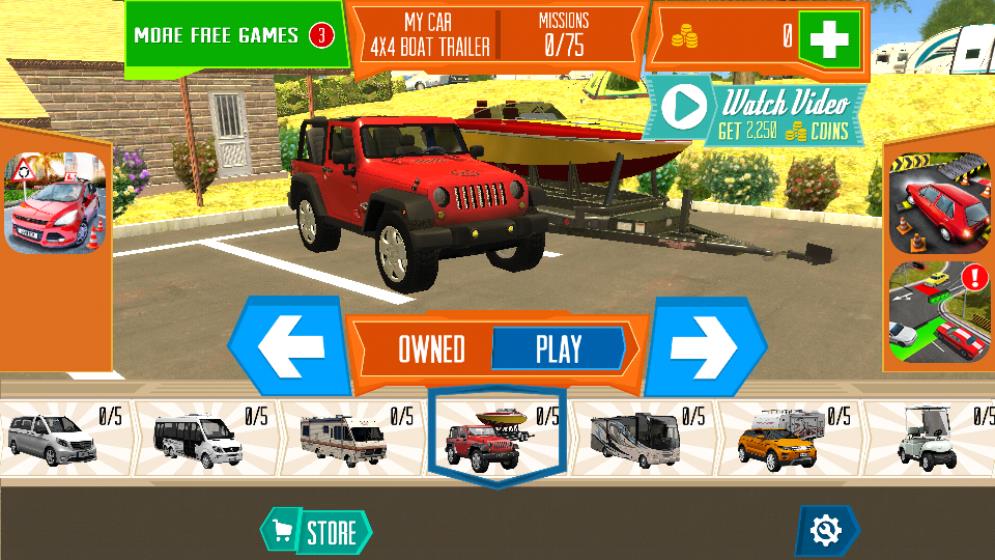Pick the classic beige motorhome thumbnail

(344, 439)
